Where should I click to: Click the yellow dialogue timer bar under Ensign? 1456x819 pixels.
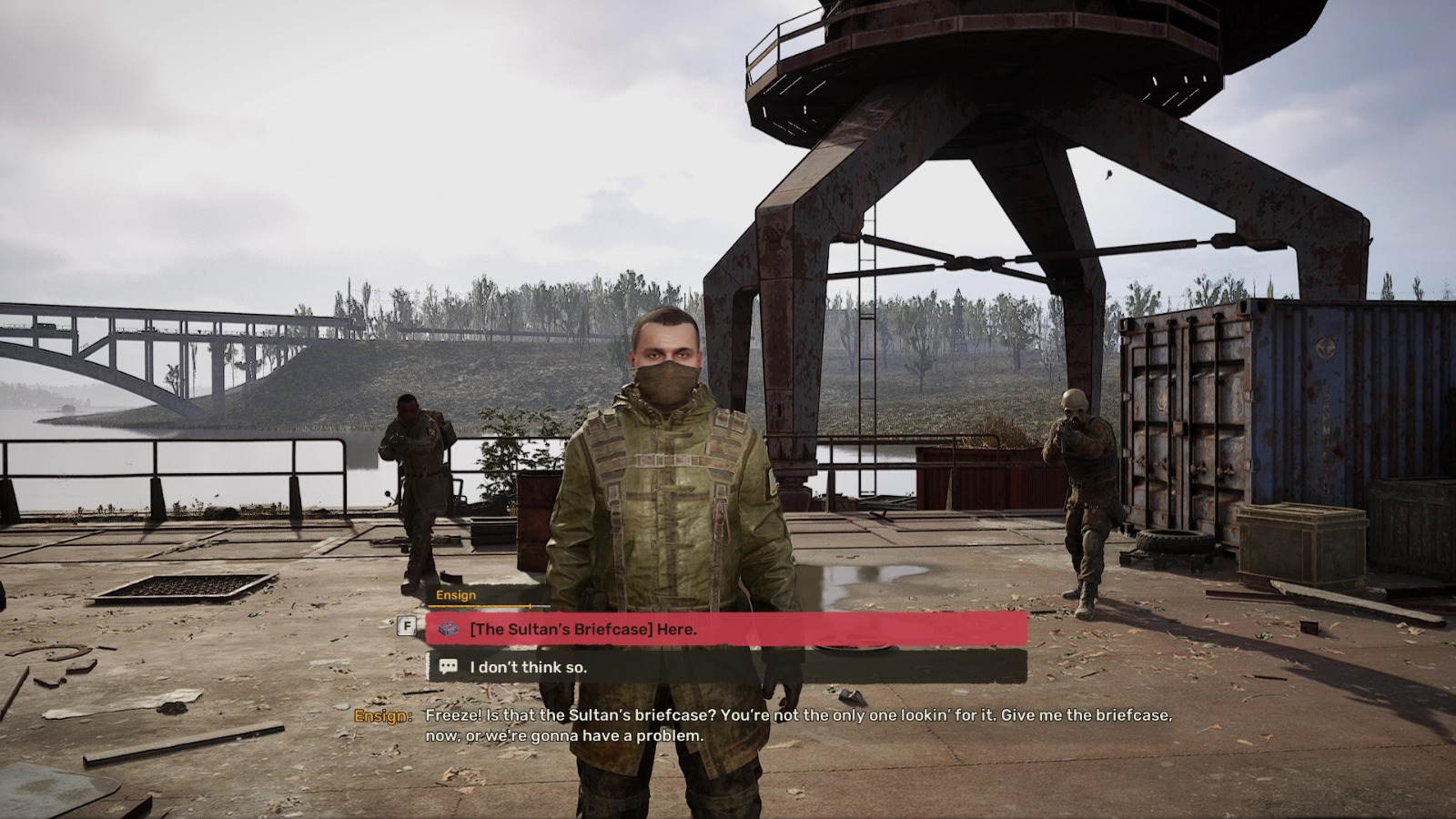click(x=478, y=608)
